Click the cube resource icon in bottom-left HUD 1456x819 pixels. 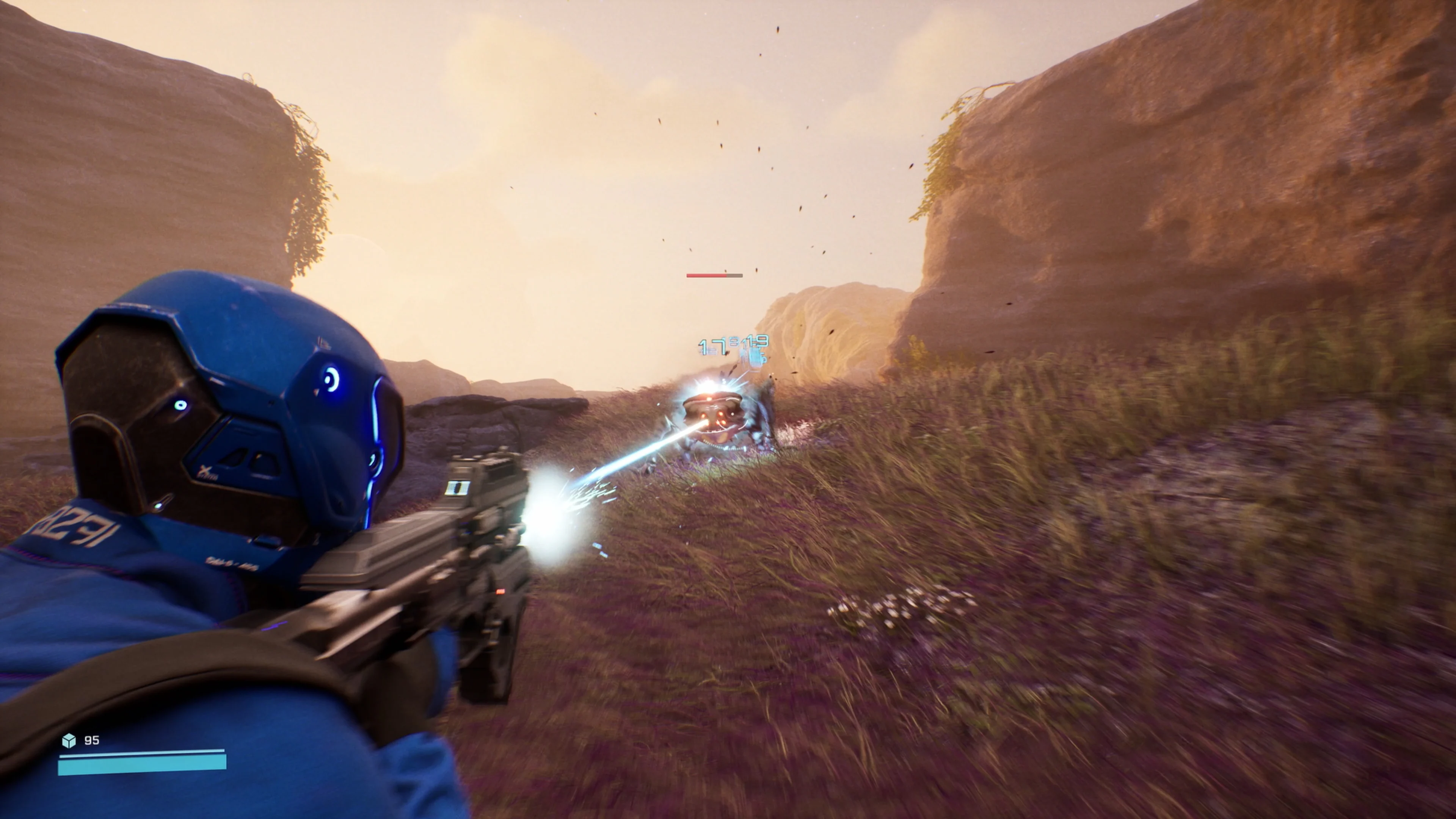(x=69, y=741)
